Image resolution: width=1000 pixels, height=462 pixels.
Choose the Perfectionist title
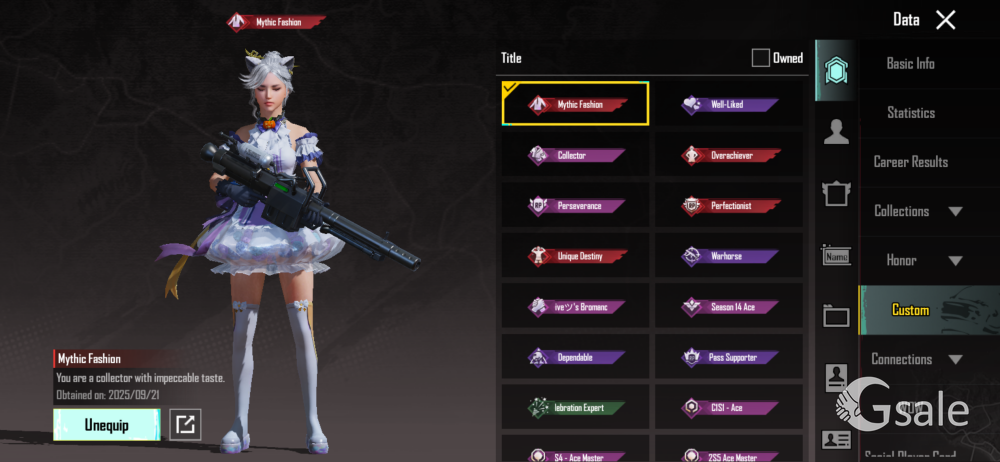[x=729, y=206]
